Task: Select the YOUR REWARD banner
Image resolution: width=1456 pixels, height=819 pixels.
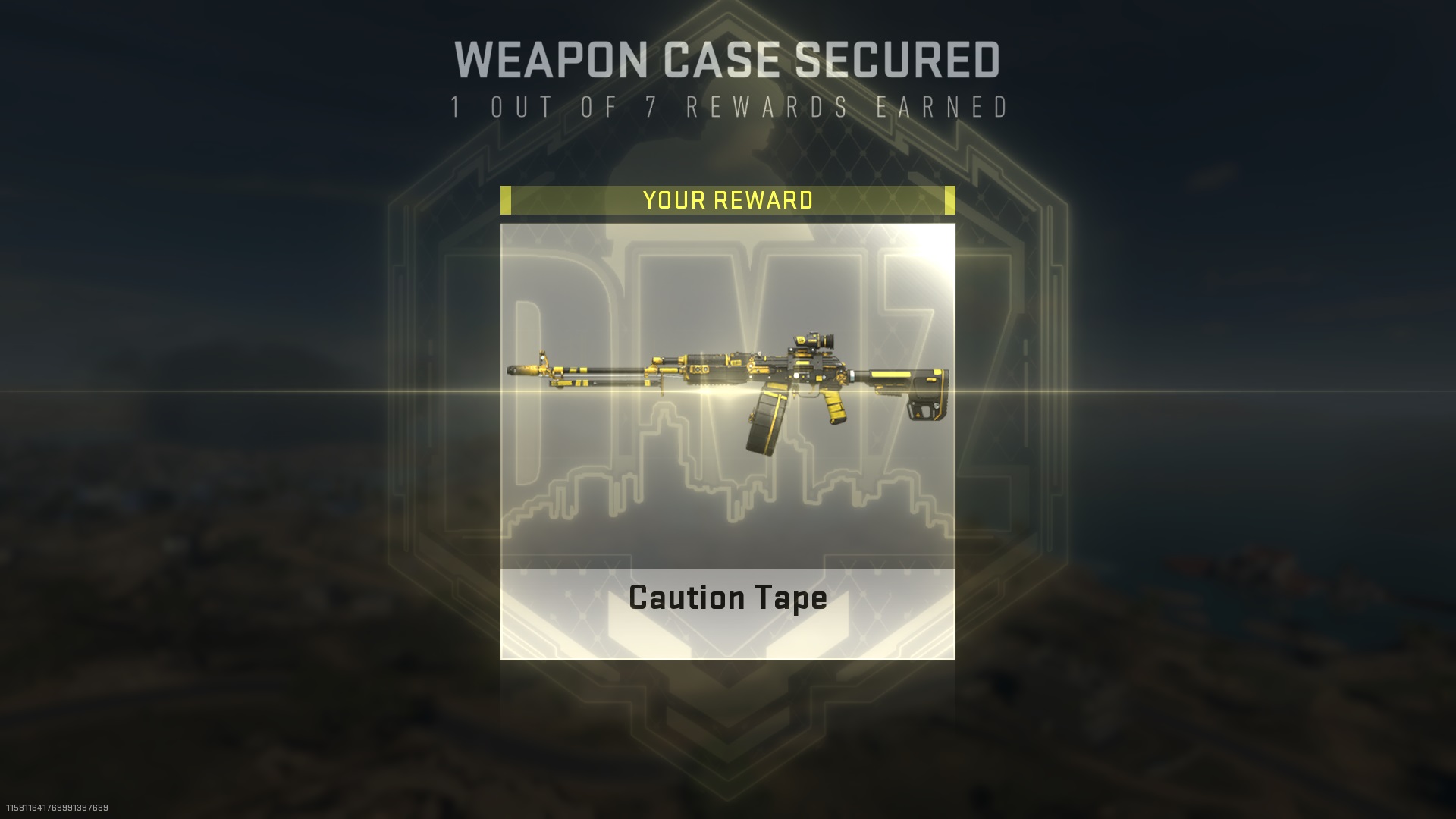Action: pos(728,200)
